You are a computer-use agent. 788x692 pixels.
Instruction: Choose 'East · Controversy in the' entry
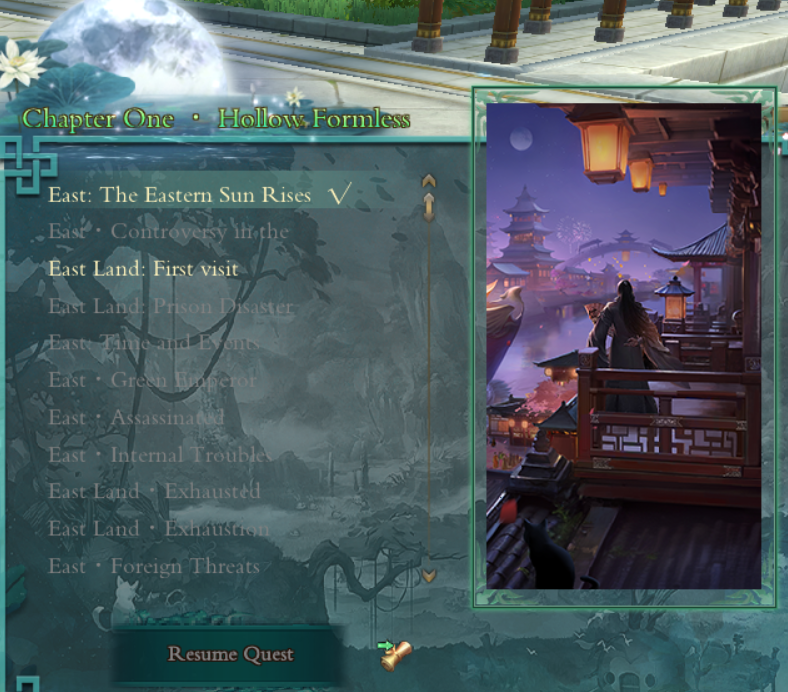pyautogui.click(x=168, y=232)
